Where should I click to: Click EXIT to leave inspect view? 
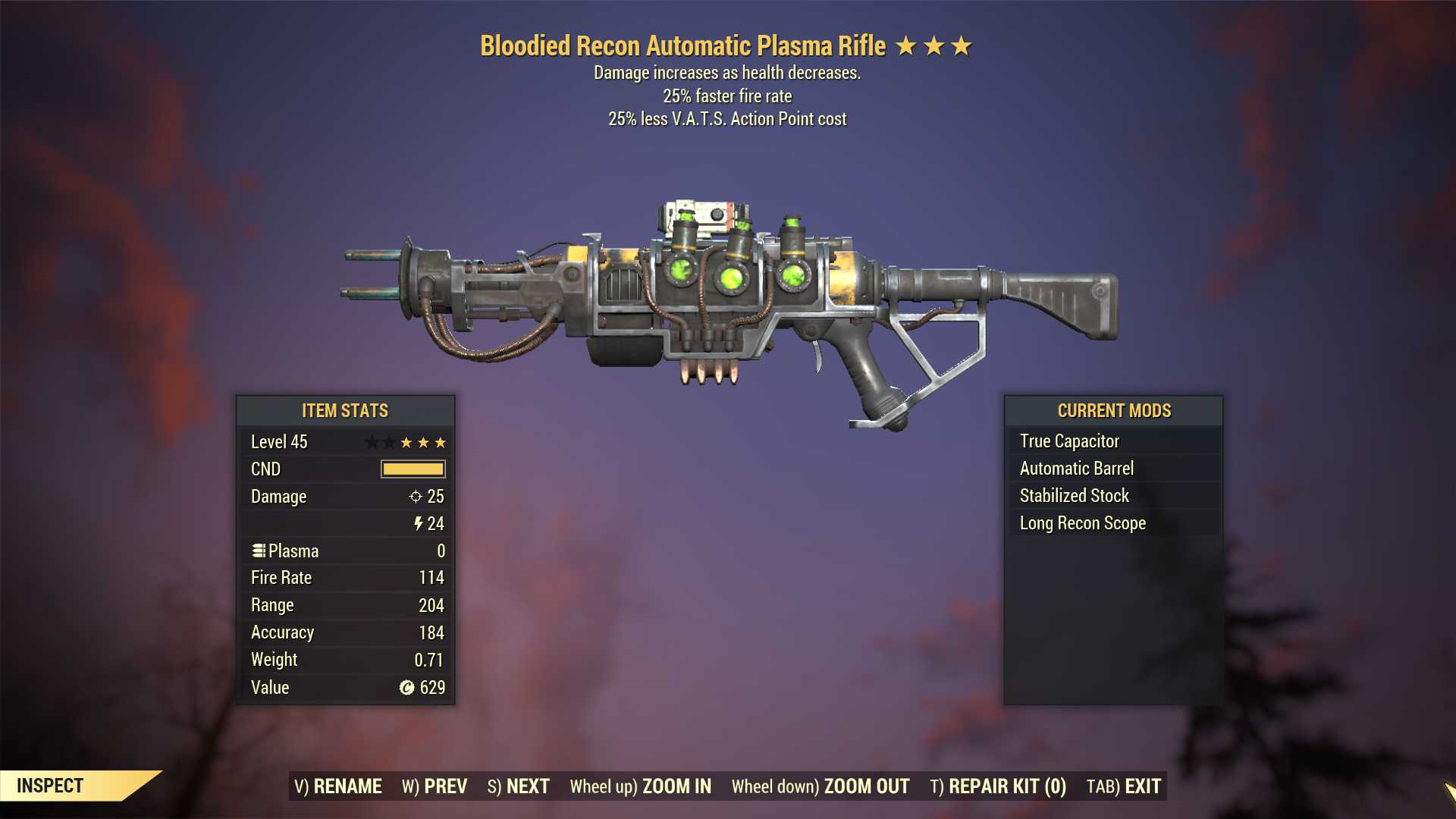[1124, 786]
